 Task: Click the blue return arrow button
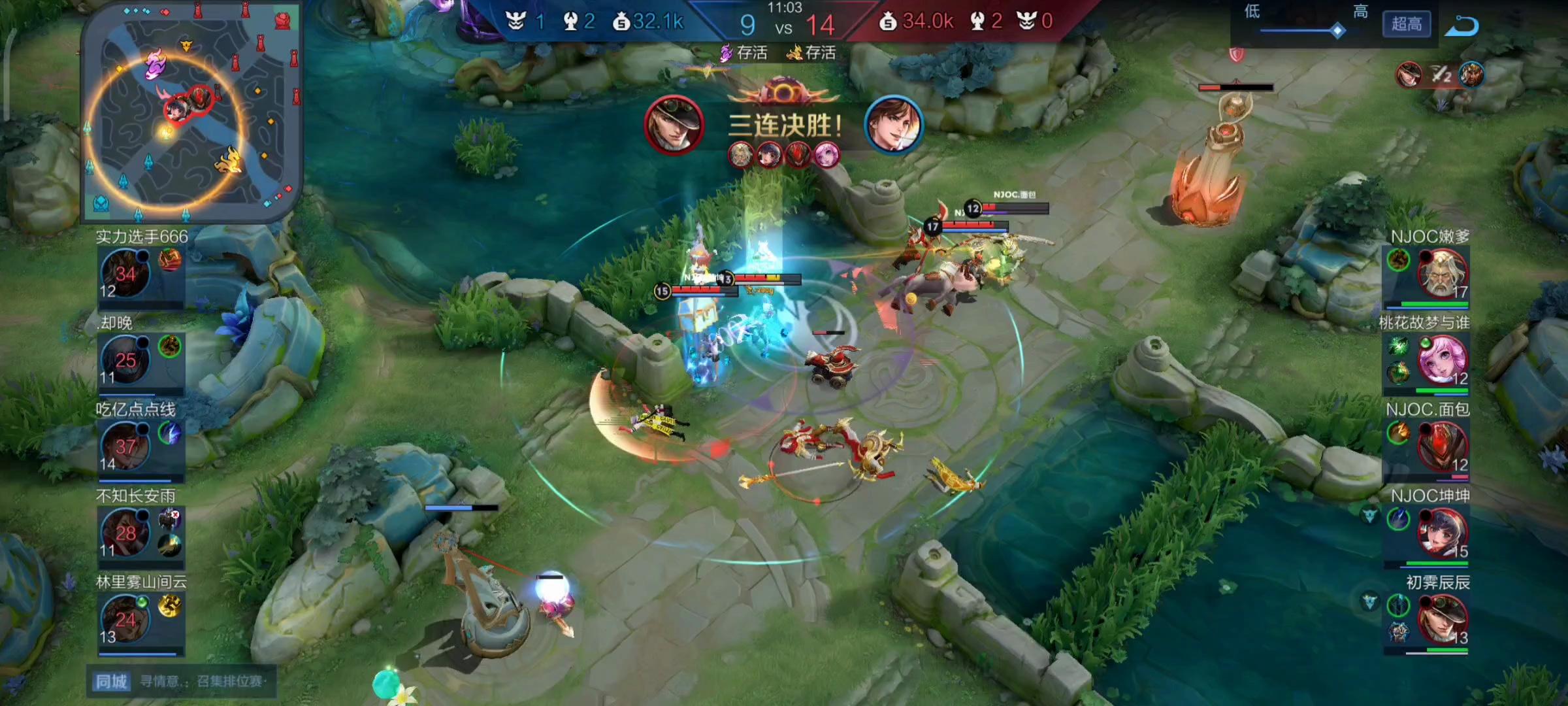tap(1461, 26)
